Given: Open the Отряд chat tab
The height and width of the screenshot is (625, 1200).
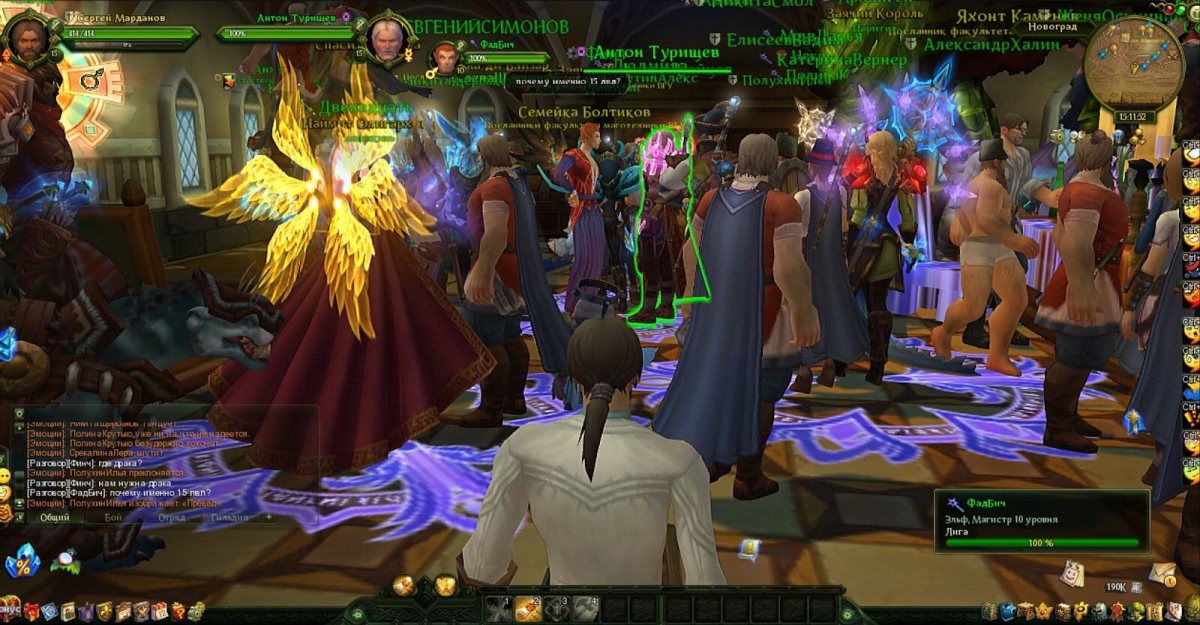Looking at the screenshot, I should pyautogui.click(x=171, y=517).
